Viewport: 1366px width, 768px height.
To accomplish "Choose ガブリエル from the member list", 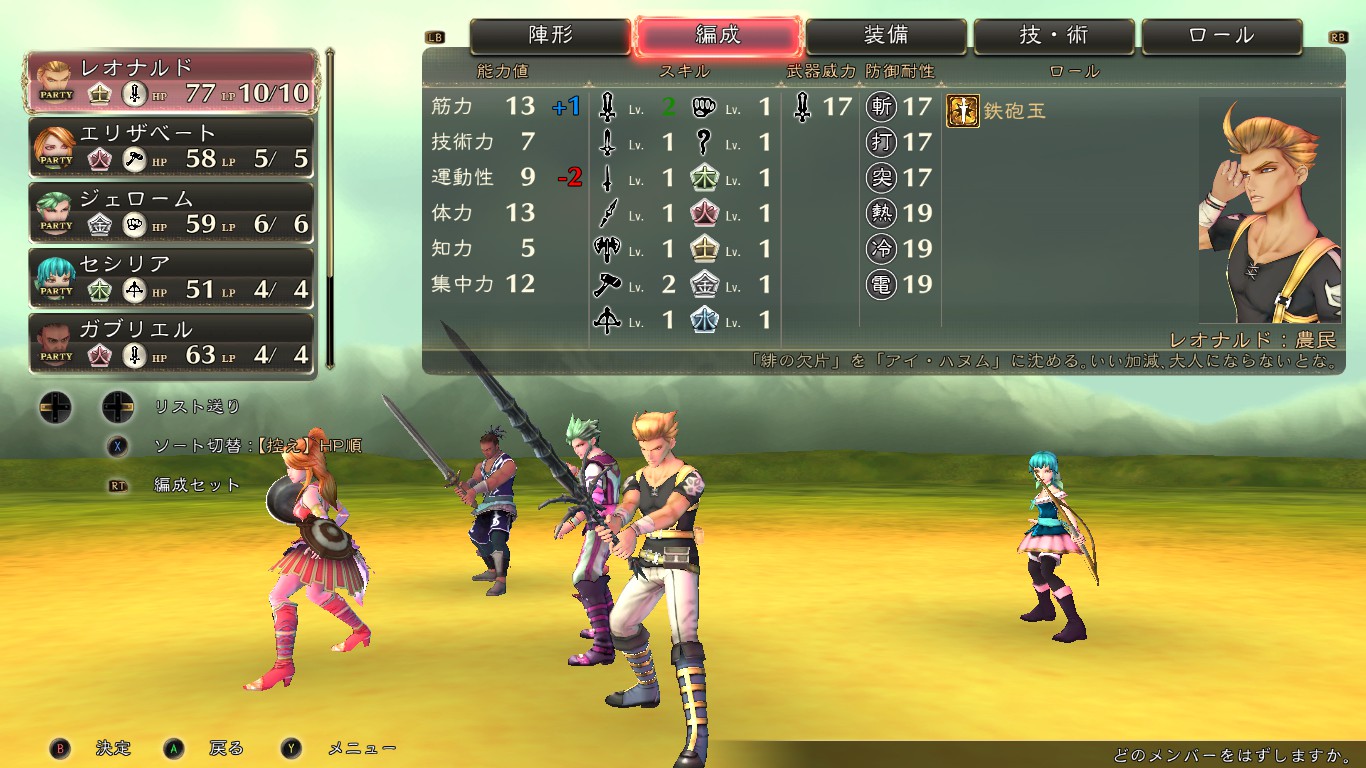I will [x=174, y=343].
